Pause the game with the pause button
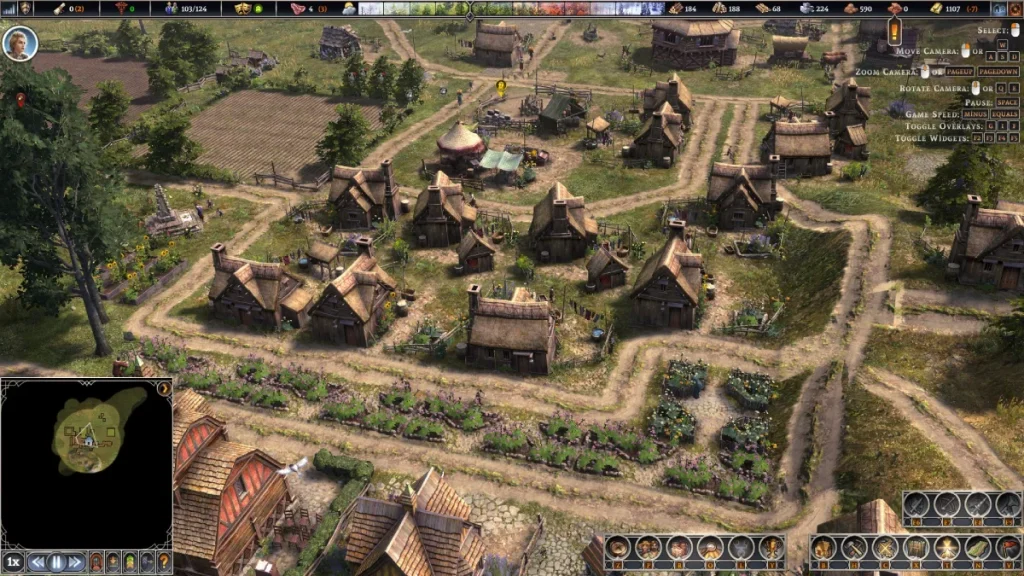Viewport: 1024px width, 576px height. tap(57, 562)
